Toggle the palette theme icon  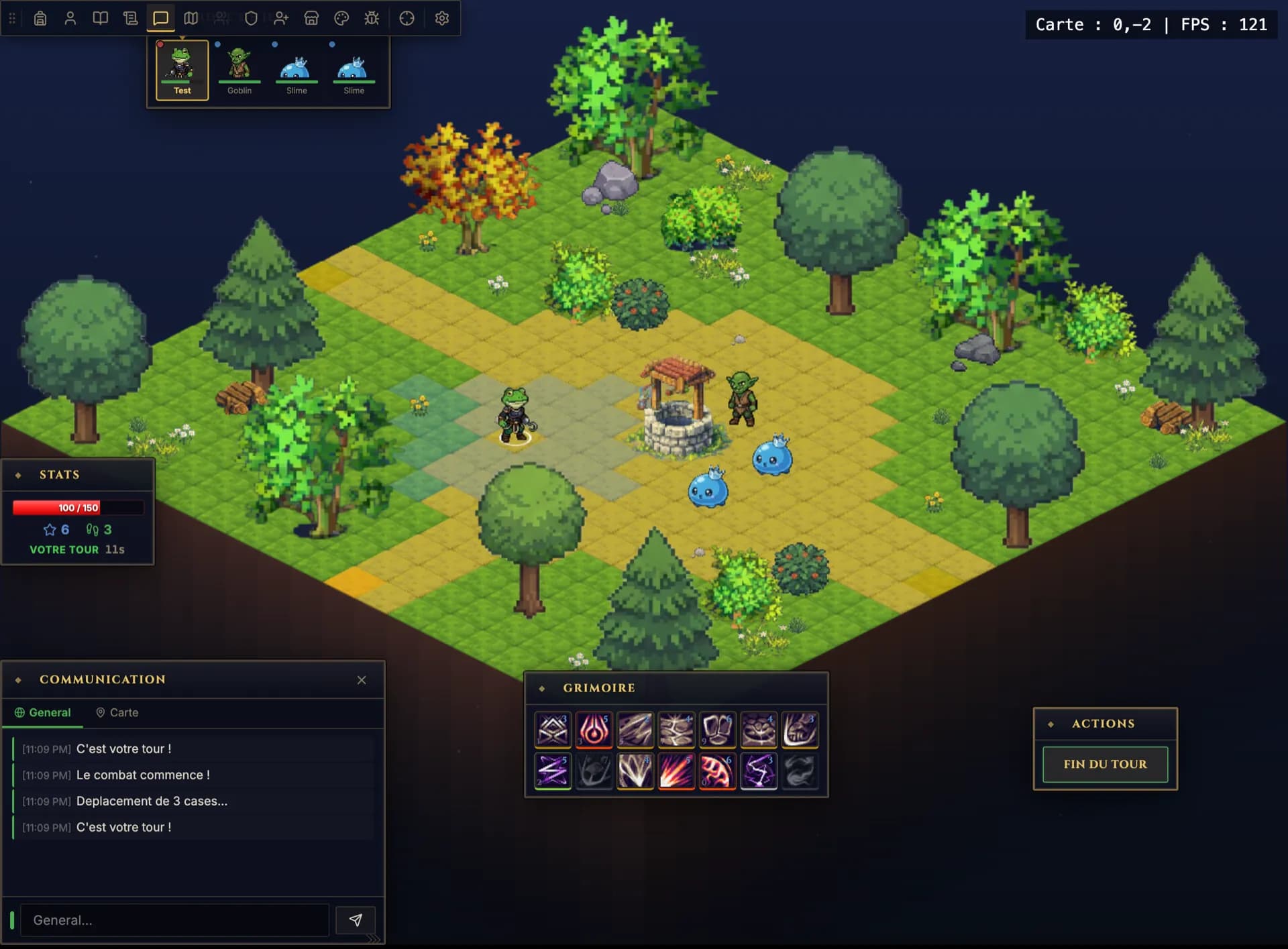[342, 18]
